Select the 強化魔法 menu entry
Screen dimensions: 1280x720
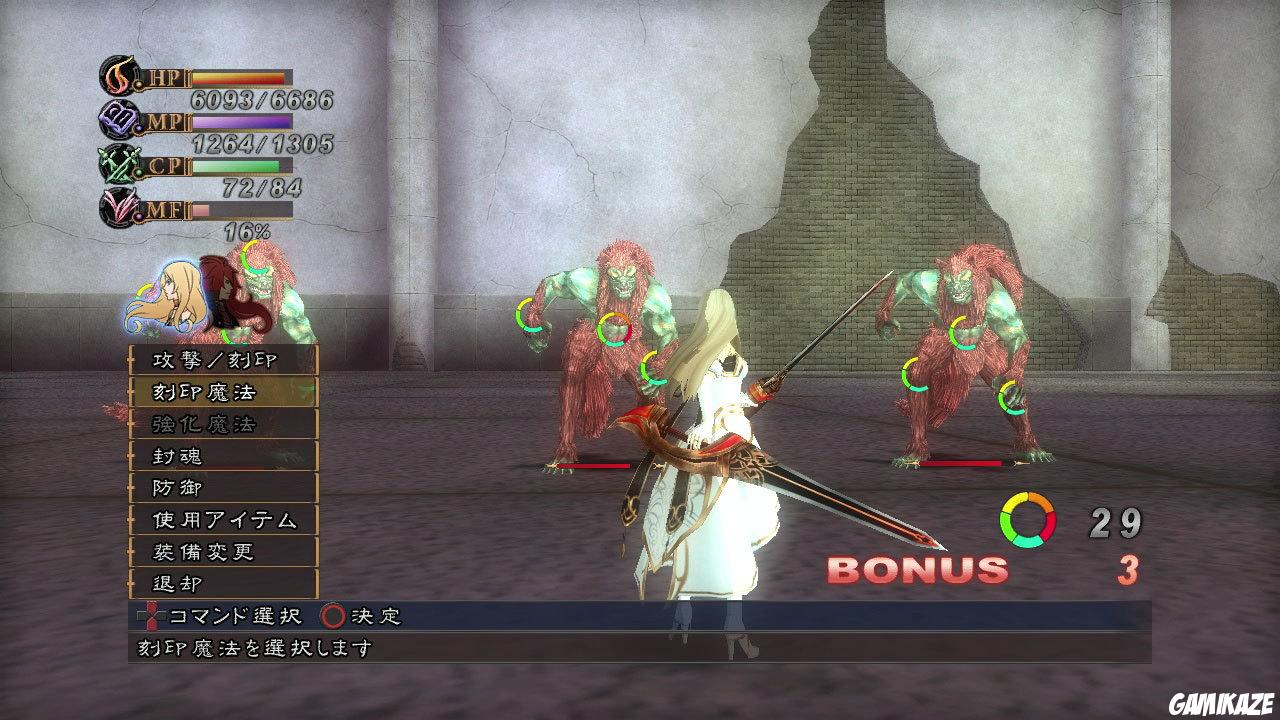[222, 424]
